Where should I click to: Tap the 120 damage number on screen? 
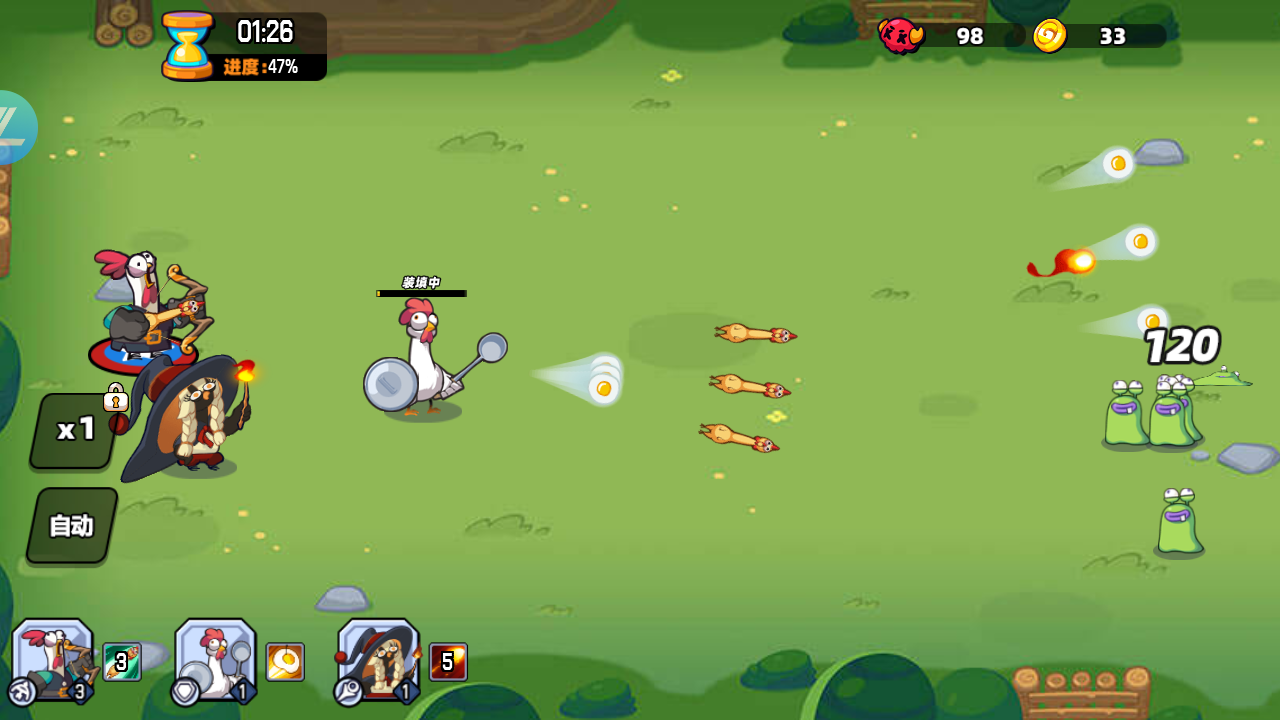(1183, 346)
